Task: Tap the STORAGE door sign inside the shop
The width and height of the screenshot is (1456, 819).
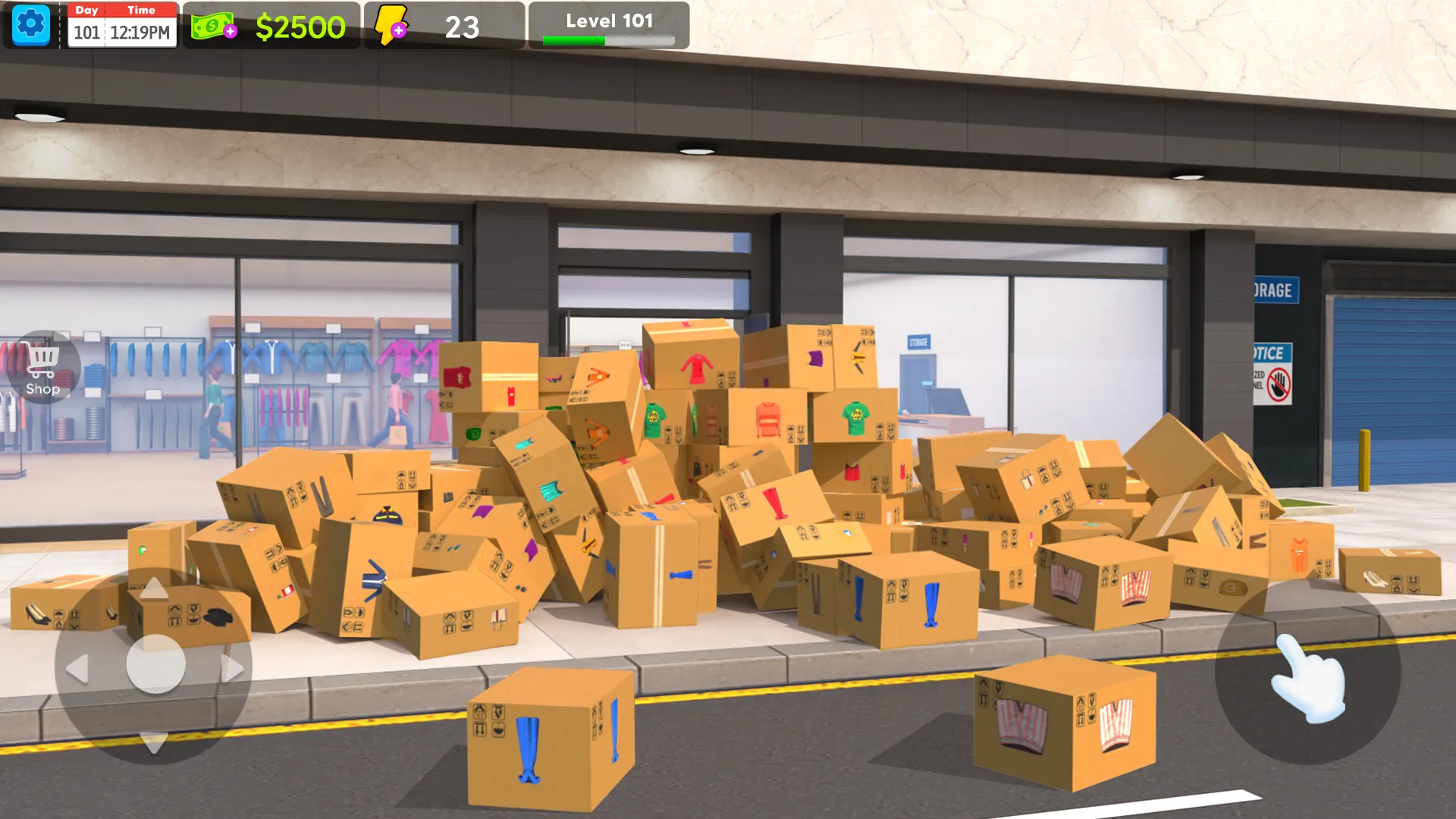Action: pos(919,341)
